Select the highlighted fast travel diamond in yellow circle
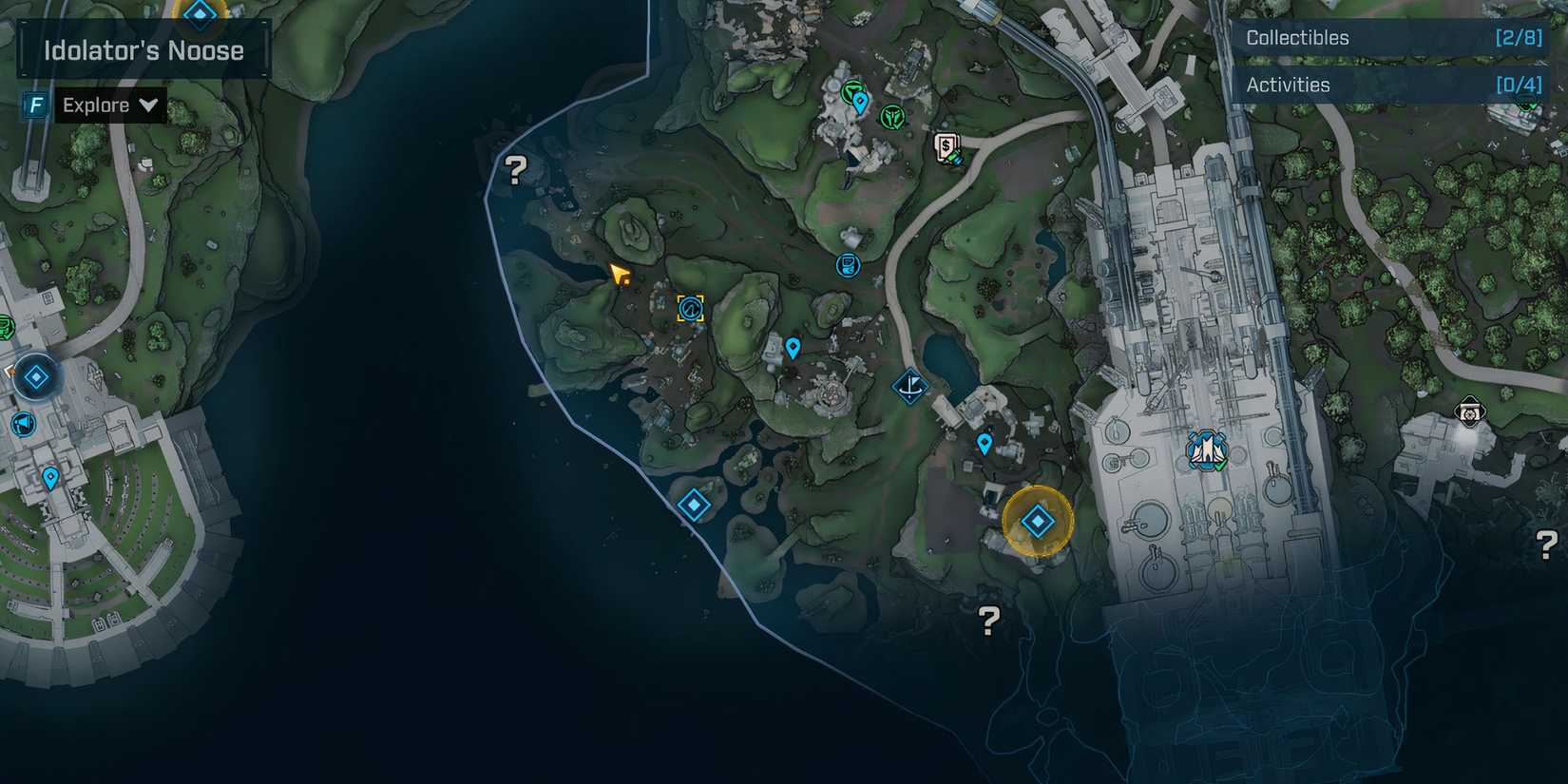The image size is (1568, 784). pos(1036,521)
